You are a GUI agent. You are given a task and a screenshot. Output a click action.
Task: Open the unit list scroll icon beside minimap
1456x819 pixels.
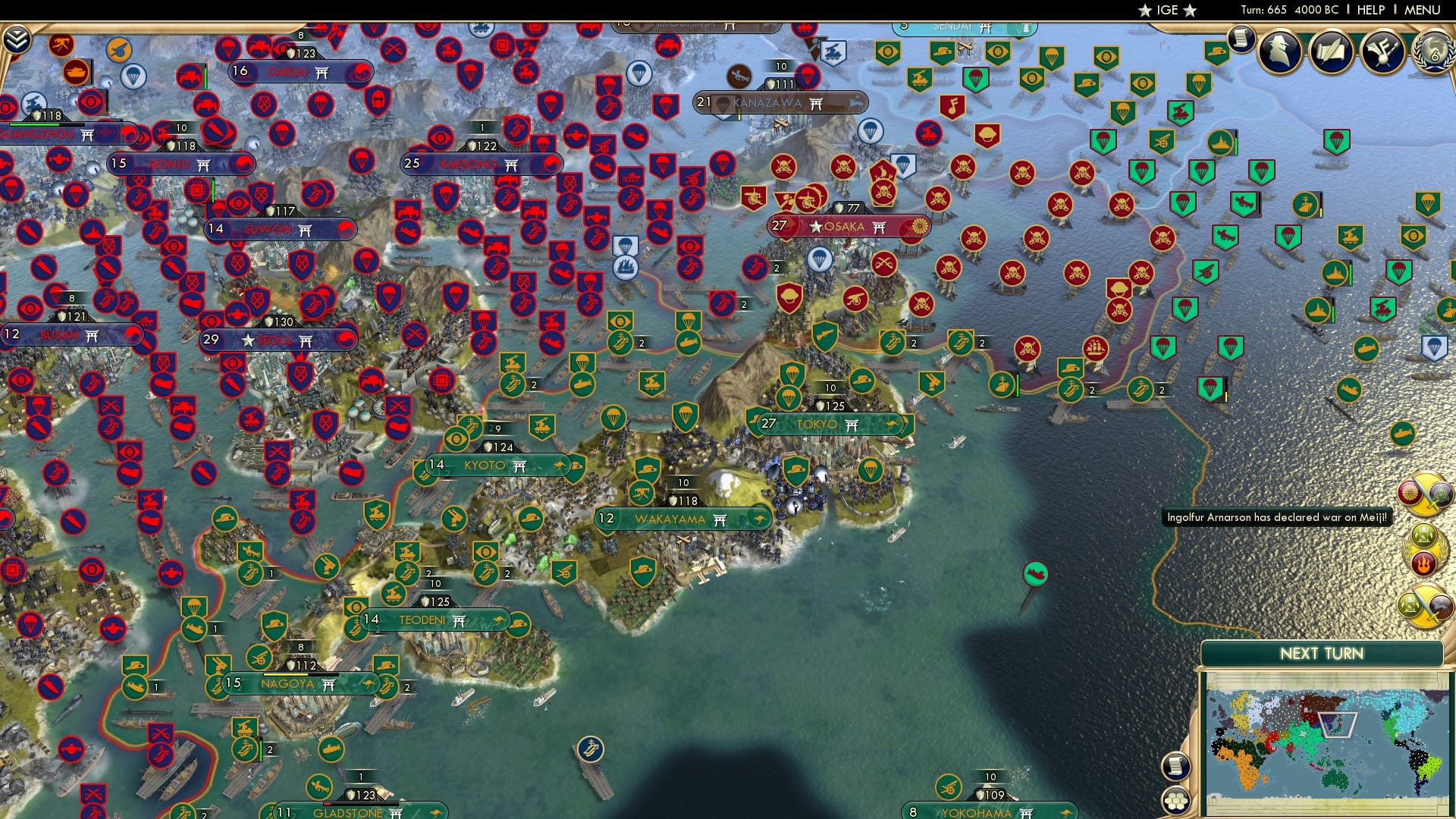(x=1176, y=766)
